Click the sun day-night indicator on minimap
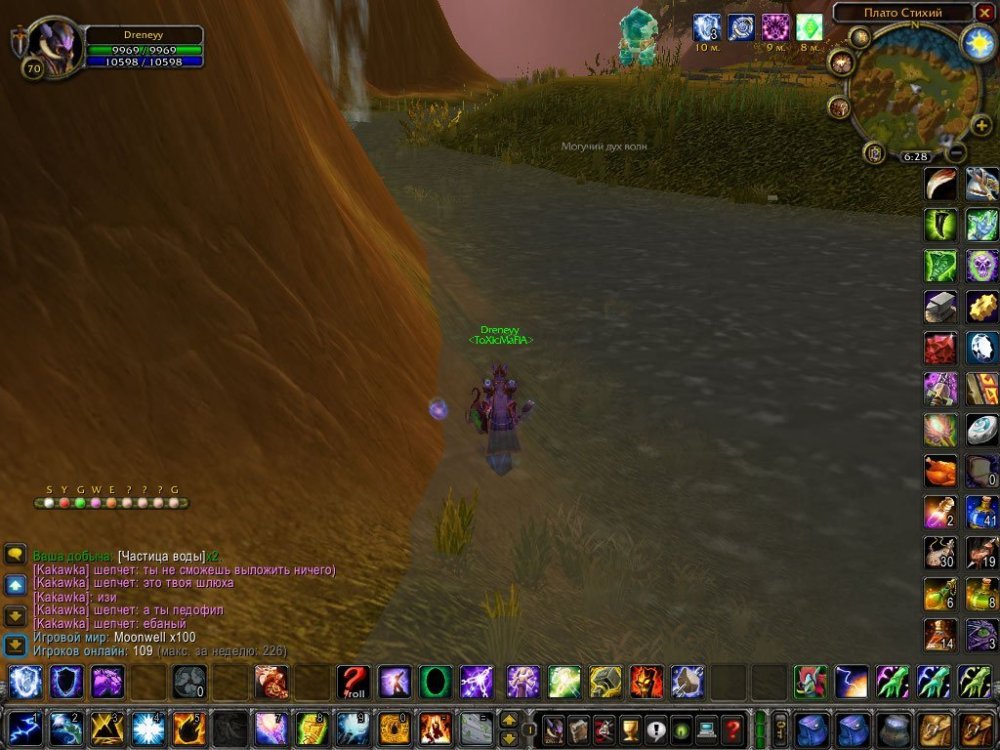Viewport: 1000px width, 750px height. click(976, 42)
